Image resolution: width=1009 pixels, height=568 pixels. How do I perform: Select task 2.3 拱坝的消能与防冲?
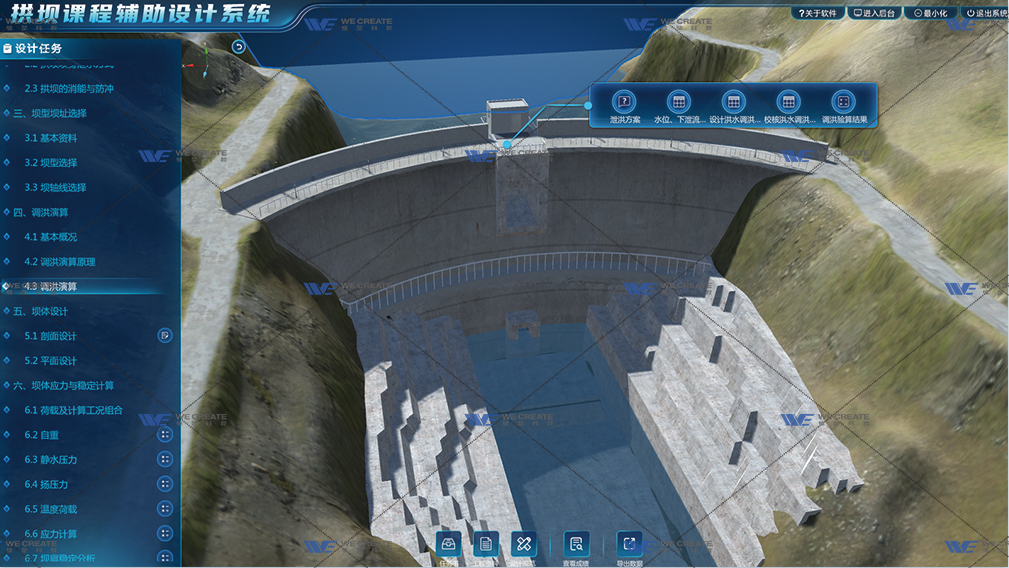pyautogui.click(x=69, y=89)
